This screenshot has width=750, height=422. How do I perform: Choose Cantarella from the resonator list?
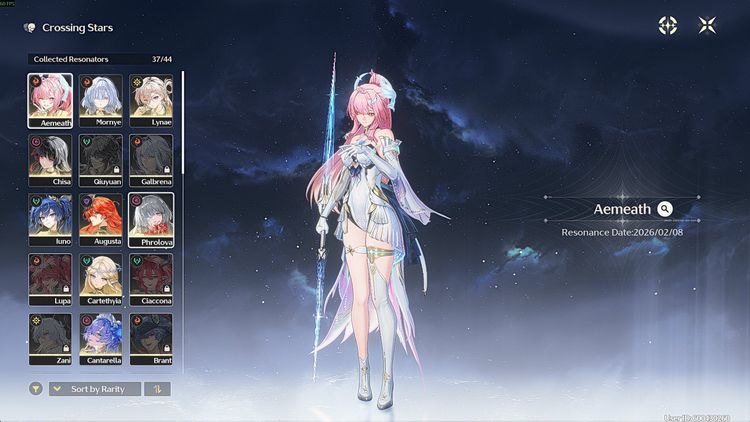coord(100,340)
